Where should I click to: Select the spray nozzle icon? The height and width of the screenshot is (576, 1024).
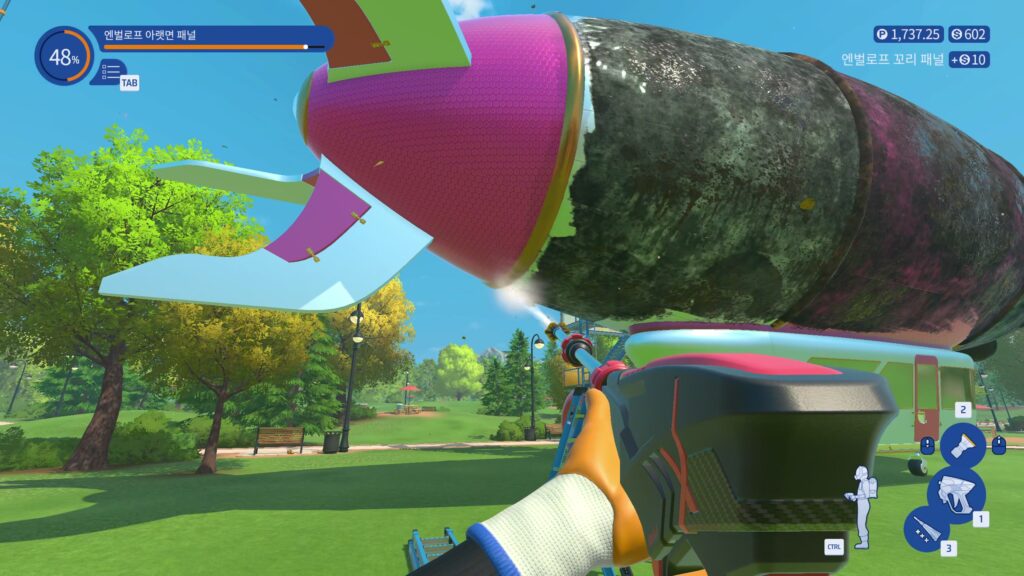(x=962, y=444)
